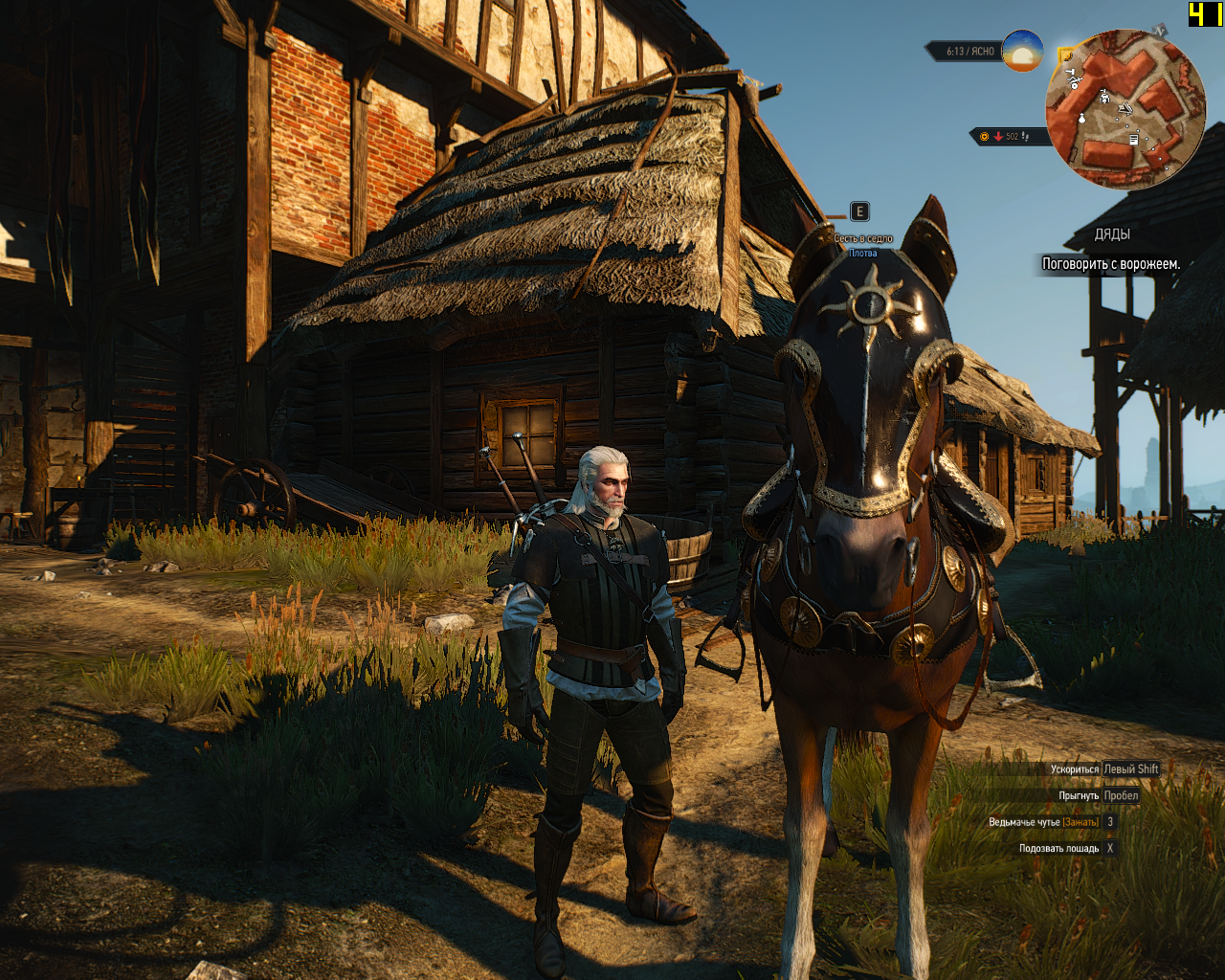Click the yellow quest marker on the minimap edge
The width and height of the screenshot is (1225, 980).
pos(1065,56)
